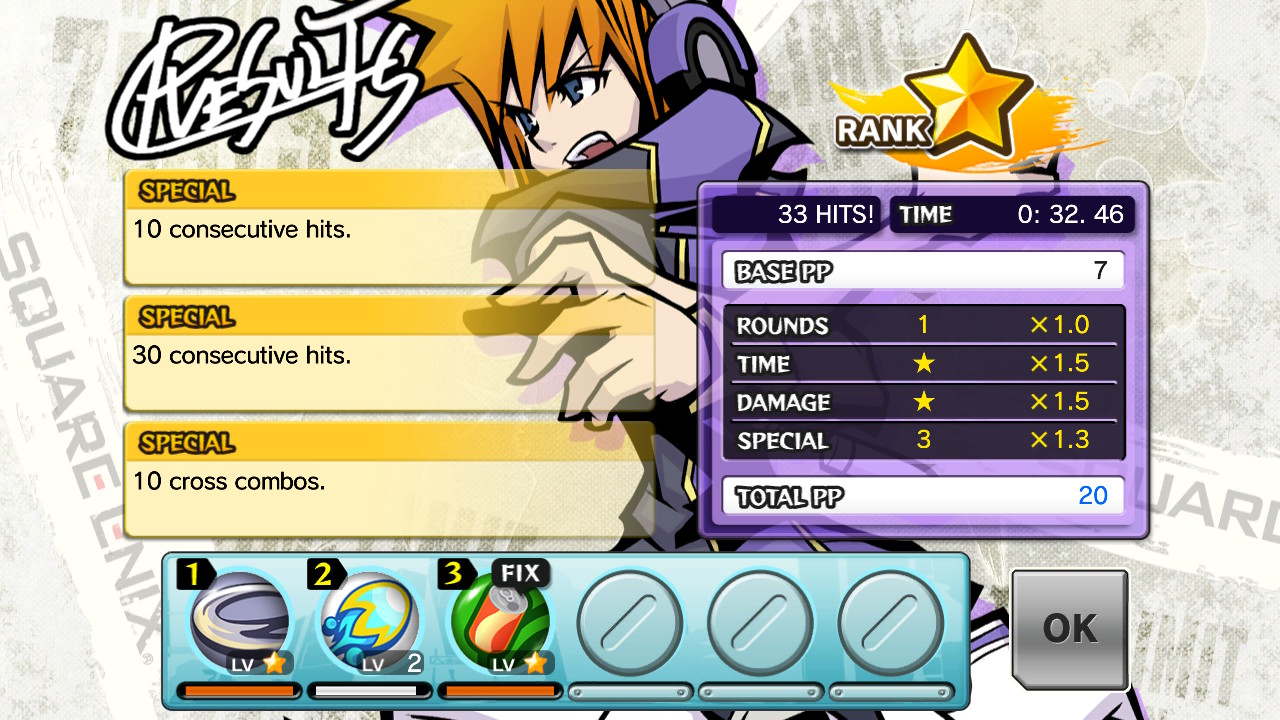
Task: Click the level star under pin 3
Action: pyautogui.click(x=535, y=662)
